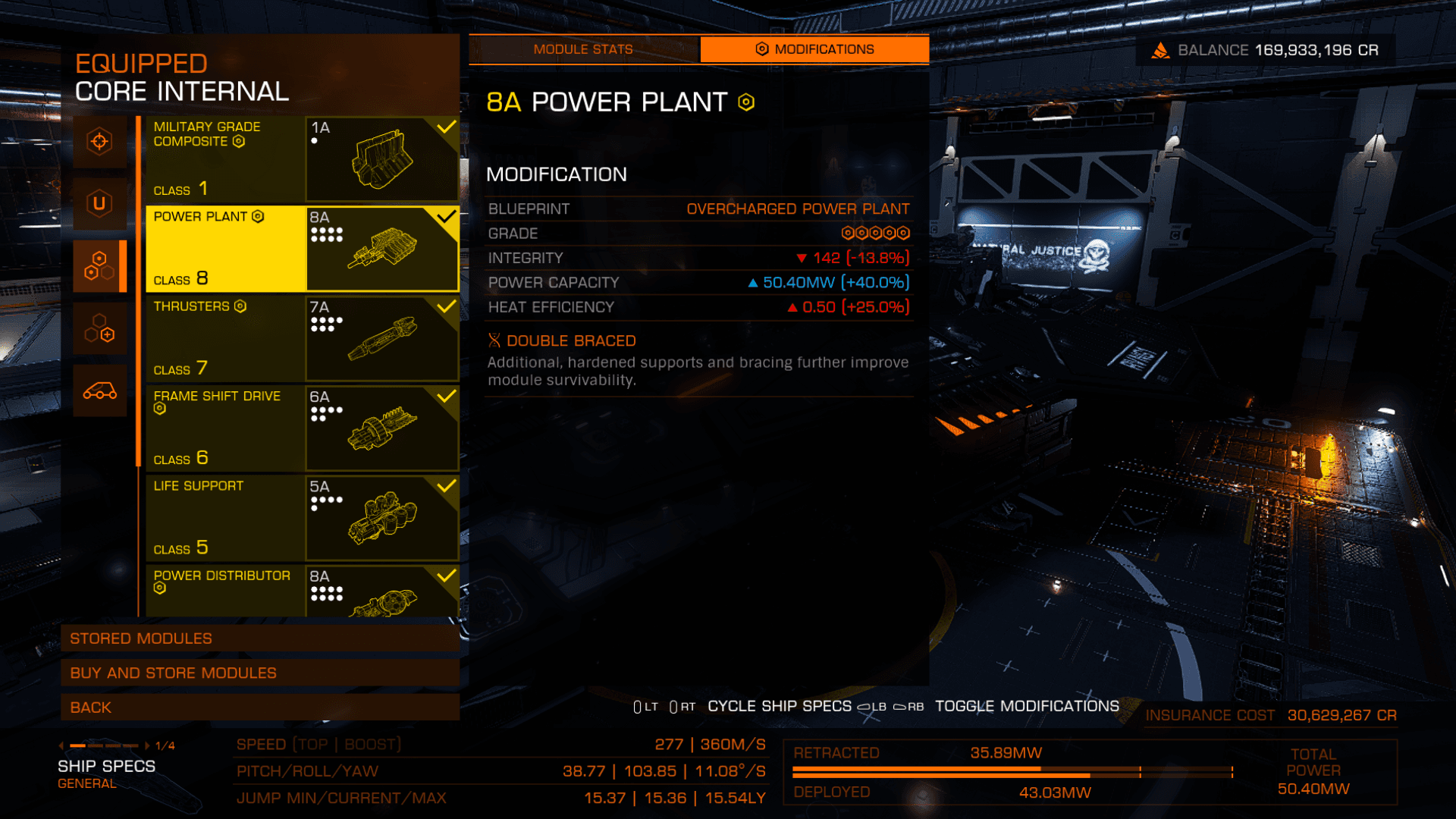Open Stored Modules
This screenshot has height=819, width=1456.
tap(260, 639)
